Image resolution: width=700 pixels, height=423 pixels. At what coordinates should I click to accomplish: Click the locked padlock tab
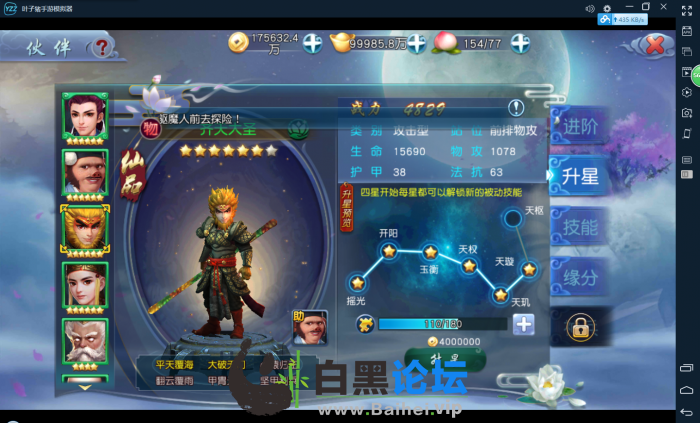point(579,326)
